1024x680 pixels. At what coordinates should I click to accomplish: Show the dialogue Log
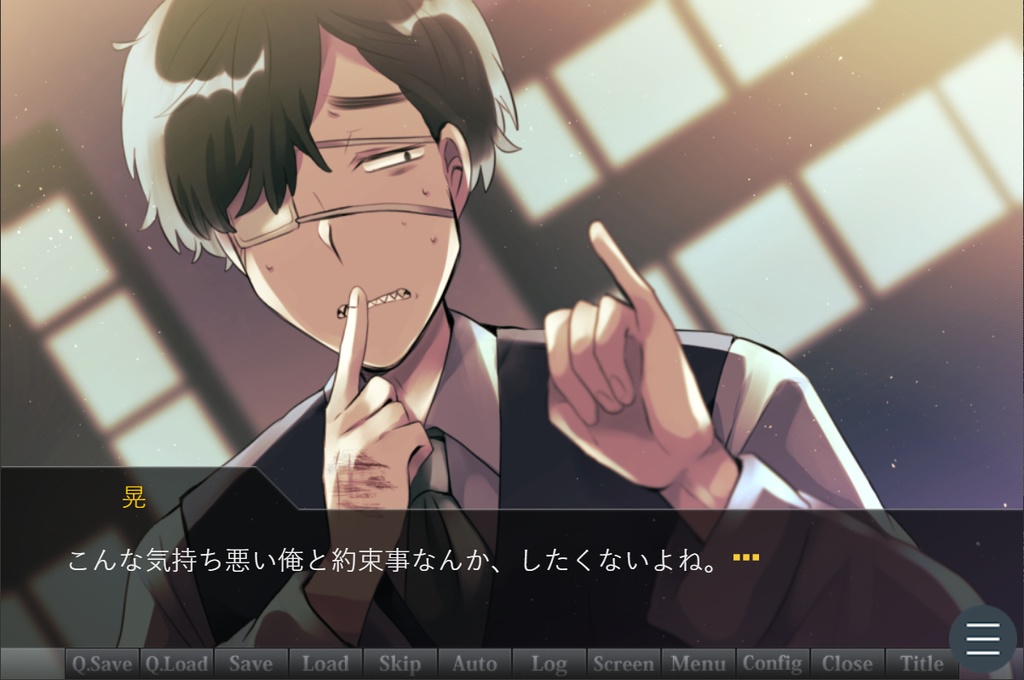[549, 663]
